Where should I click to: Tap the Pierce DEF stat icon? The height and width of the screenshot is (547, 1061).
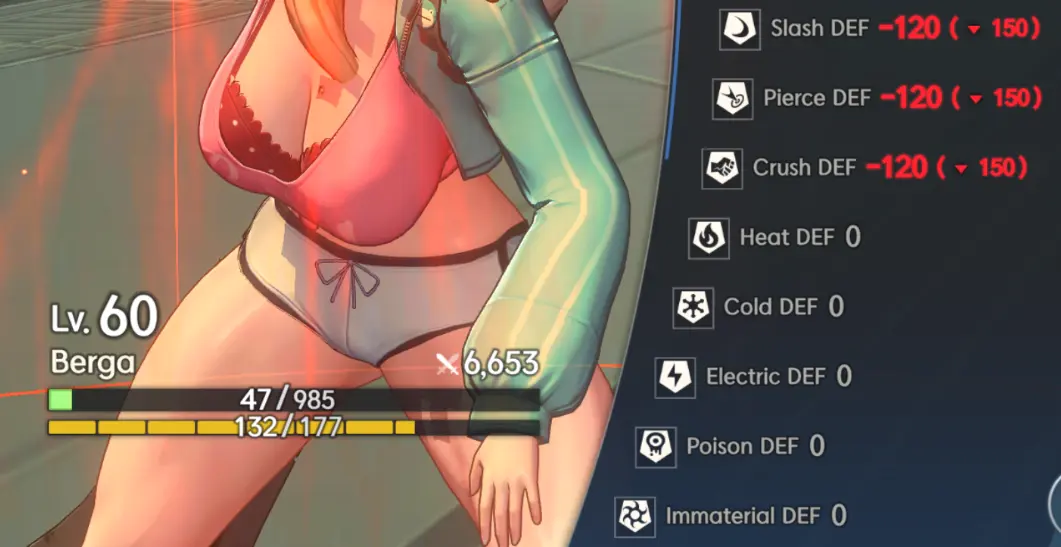pos(732,99)
